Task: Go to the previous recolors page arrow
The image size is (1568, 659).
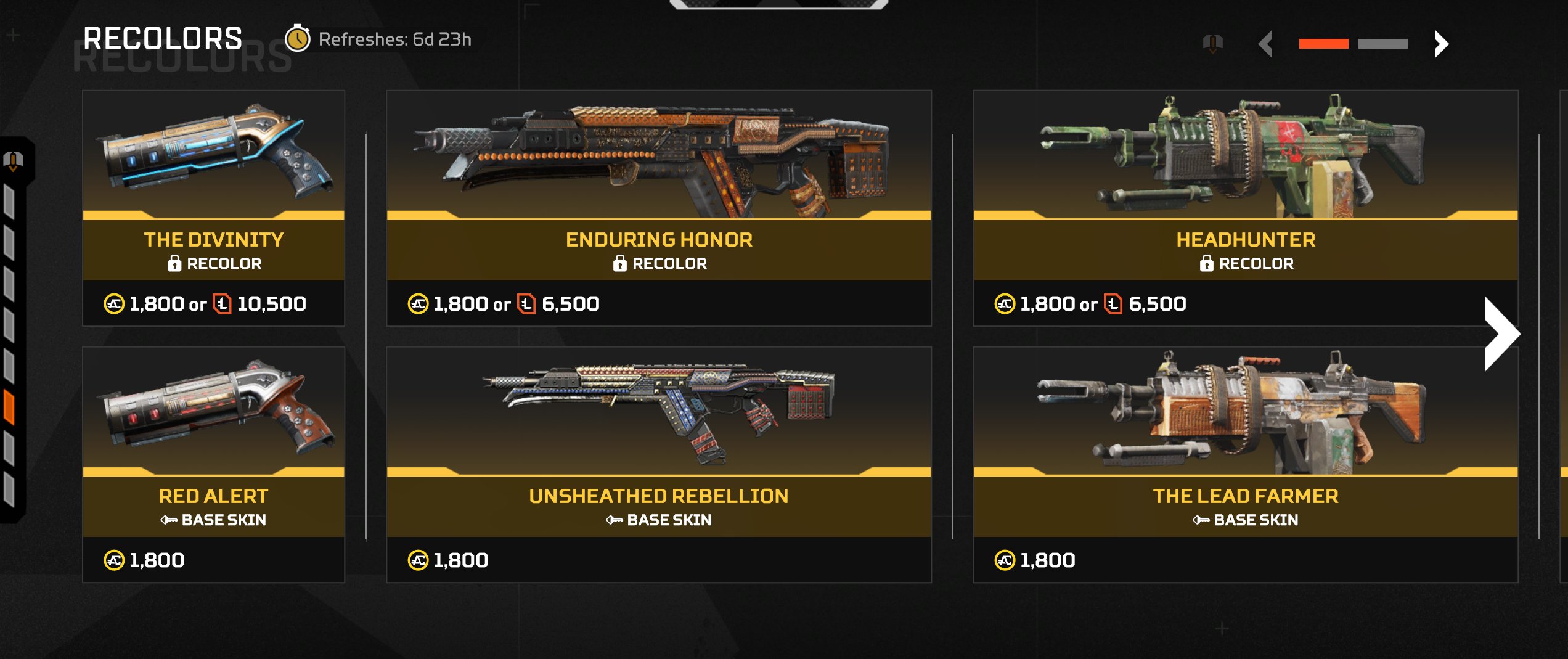Action: (1266, 44)
